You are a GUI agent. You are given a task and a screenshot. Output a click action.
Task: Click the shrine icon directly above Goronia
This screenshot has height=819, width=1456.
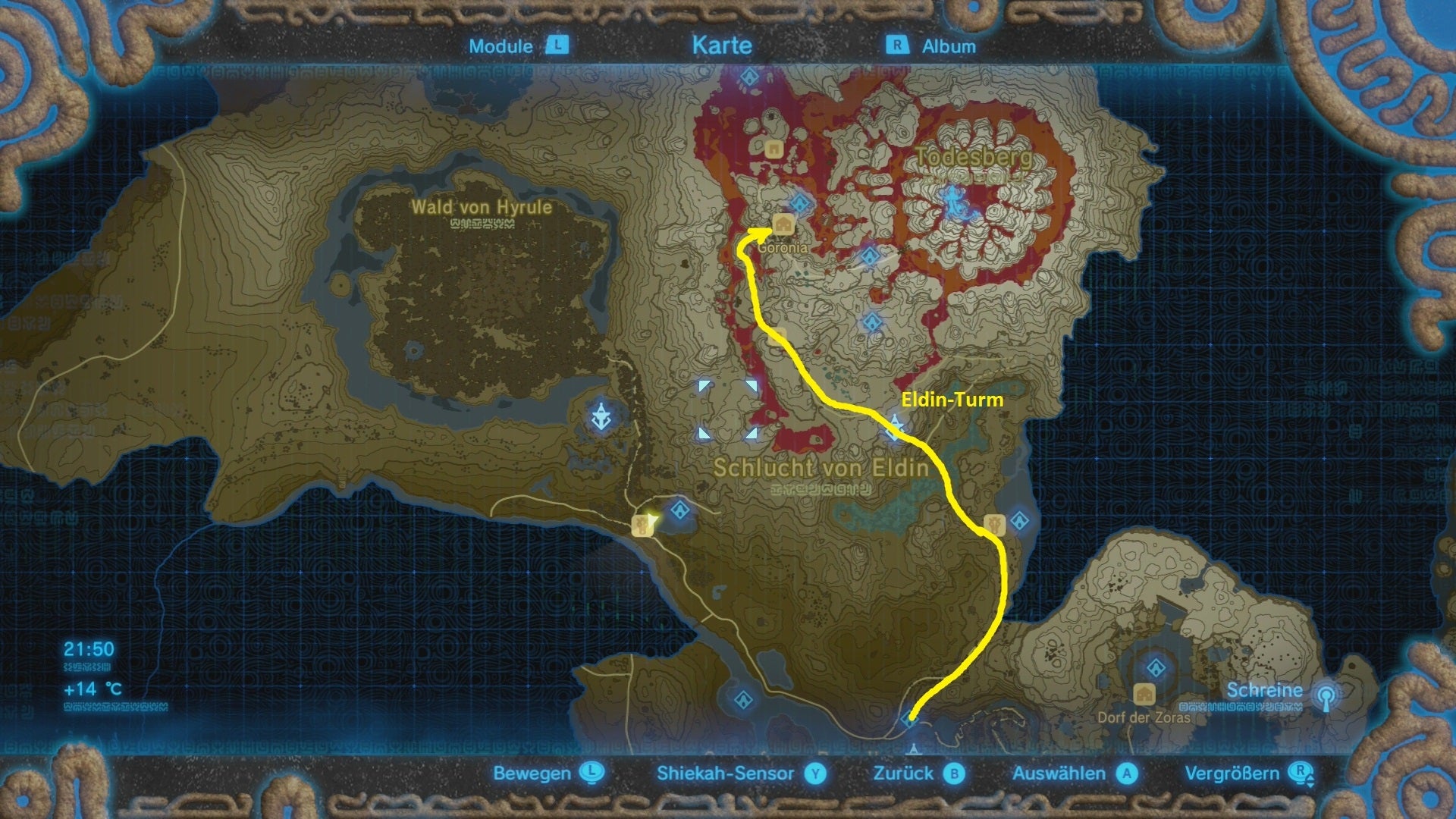[x=799, y=202]
